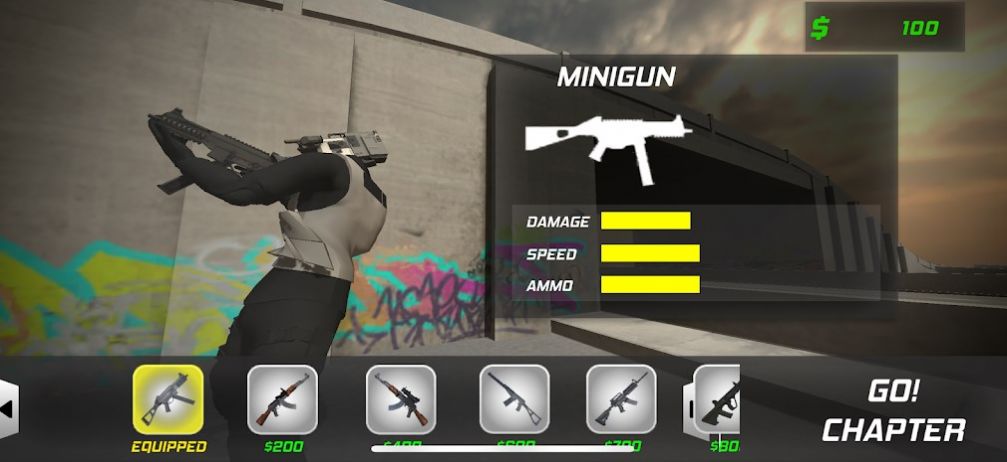Click the left arrow to scroll weapons back
Viewport: 1007px width, 462px height.
pos(8,408)
